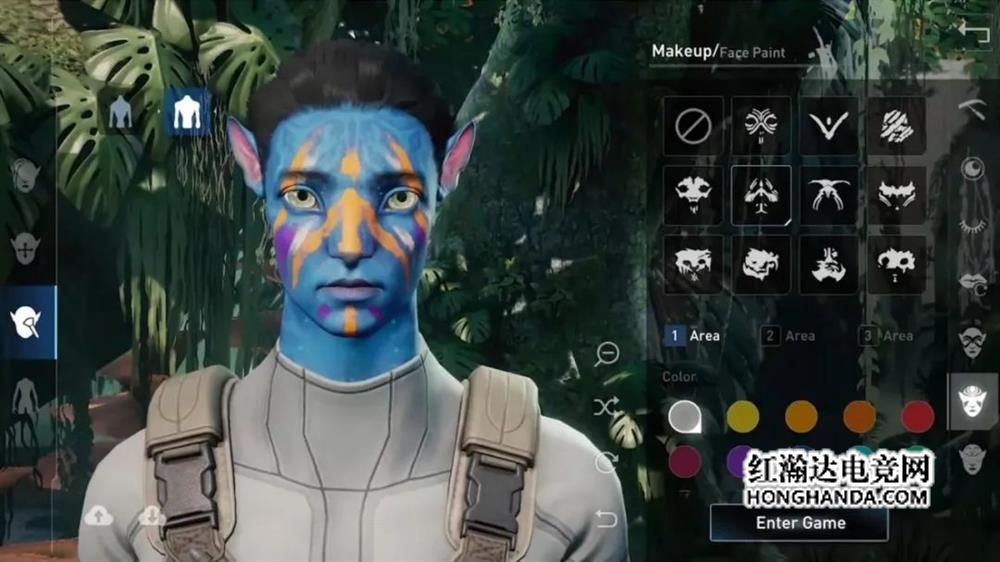Select the no face paint option
1000x562 pixels.
(x=692, y=125)
